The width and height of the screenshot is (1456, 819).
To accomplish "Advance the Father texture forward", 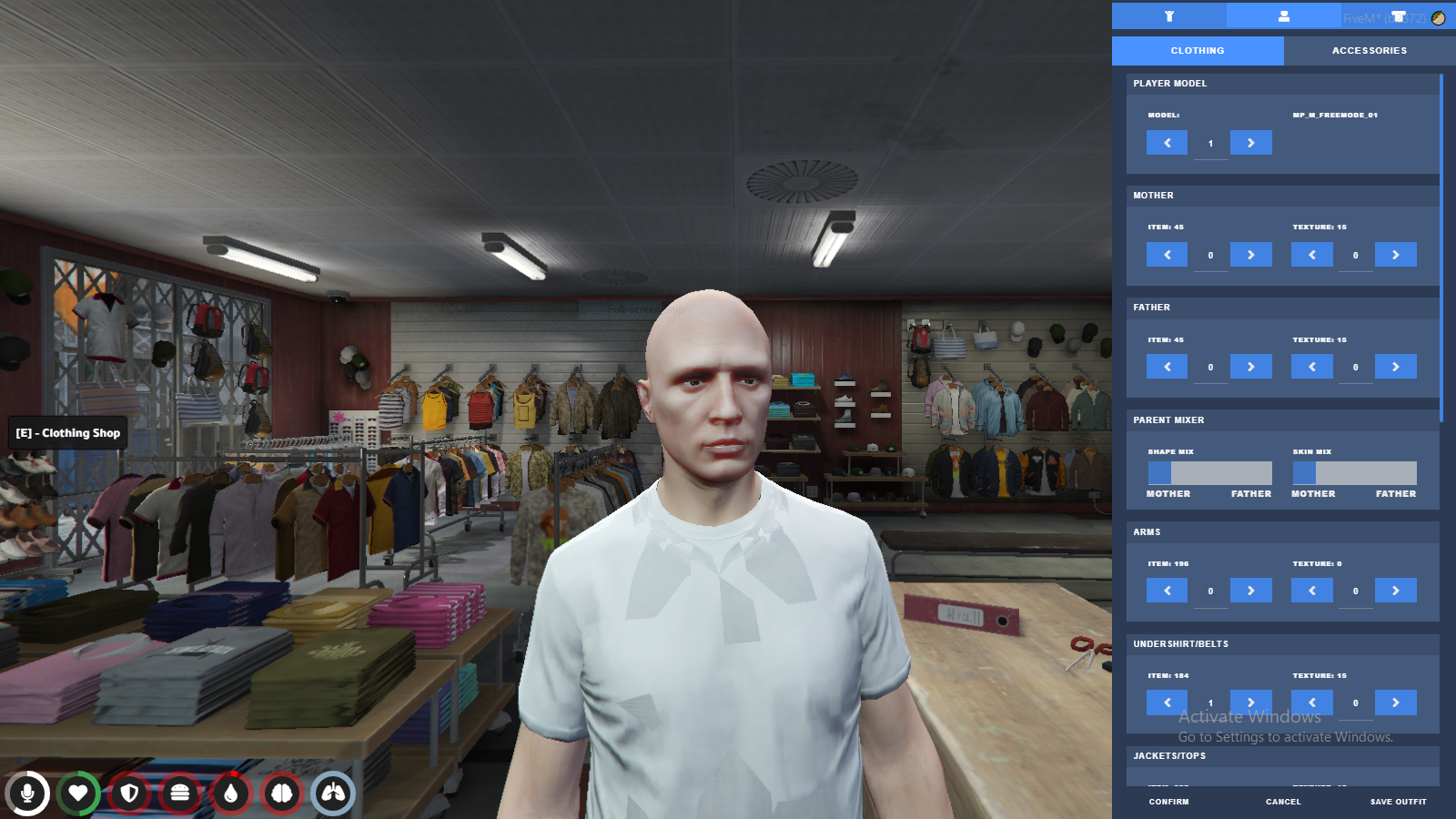I will 1395,367.
